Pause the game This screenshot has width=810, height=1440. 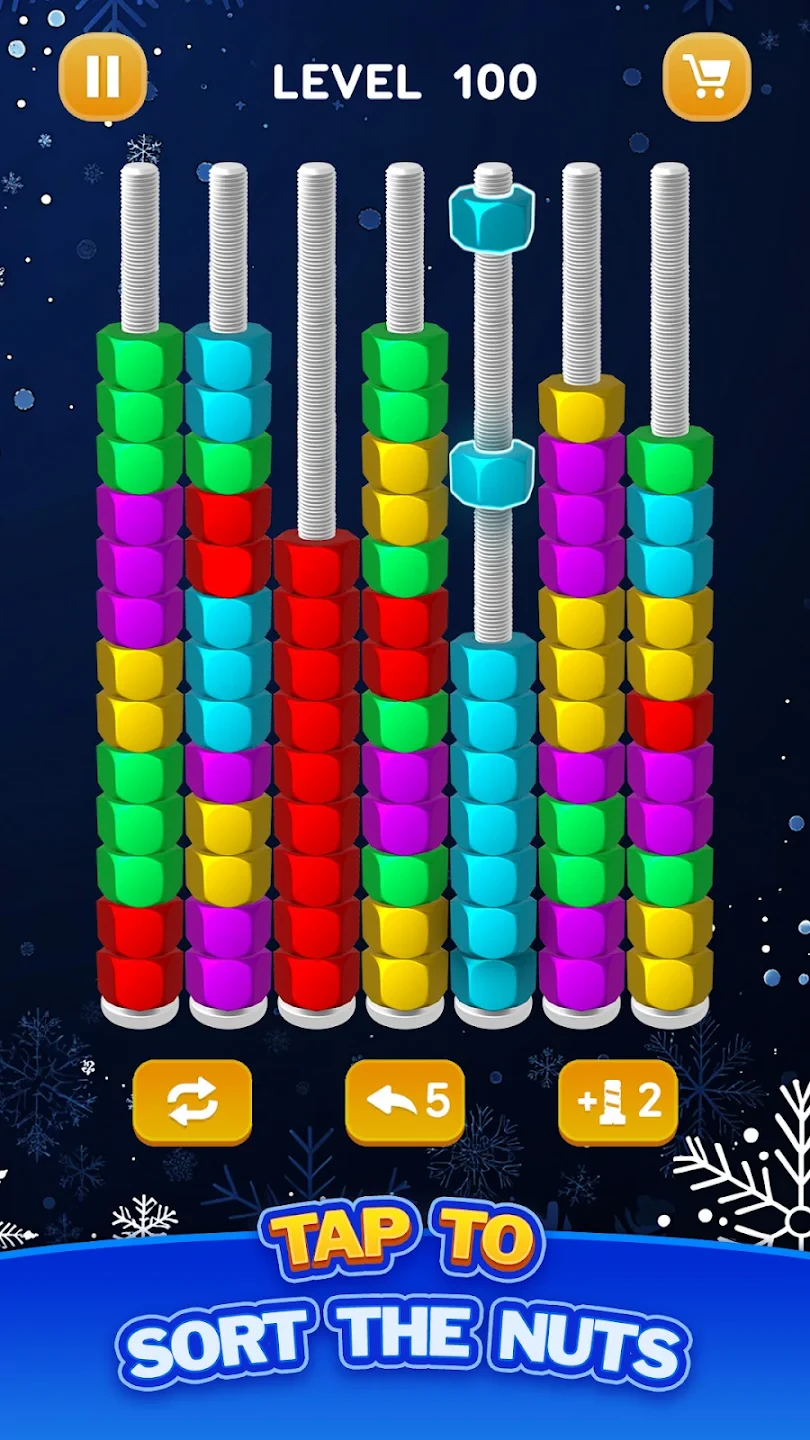pos(103,77)
